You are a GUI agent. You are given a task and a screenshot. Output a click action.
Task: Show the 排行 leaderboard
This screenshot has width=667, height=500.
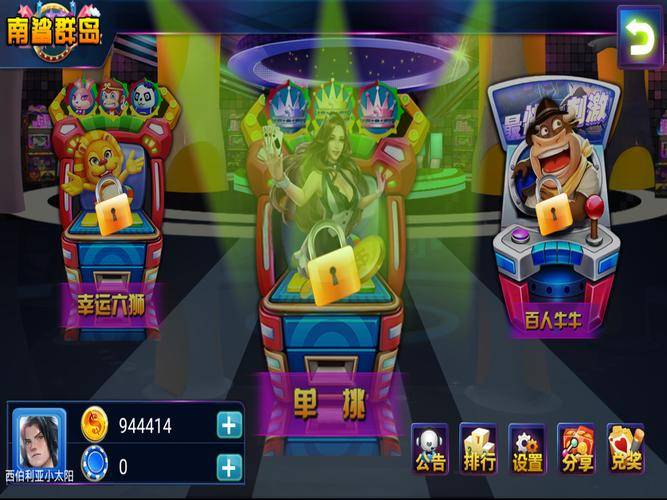[479, 448]
